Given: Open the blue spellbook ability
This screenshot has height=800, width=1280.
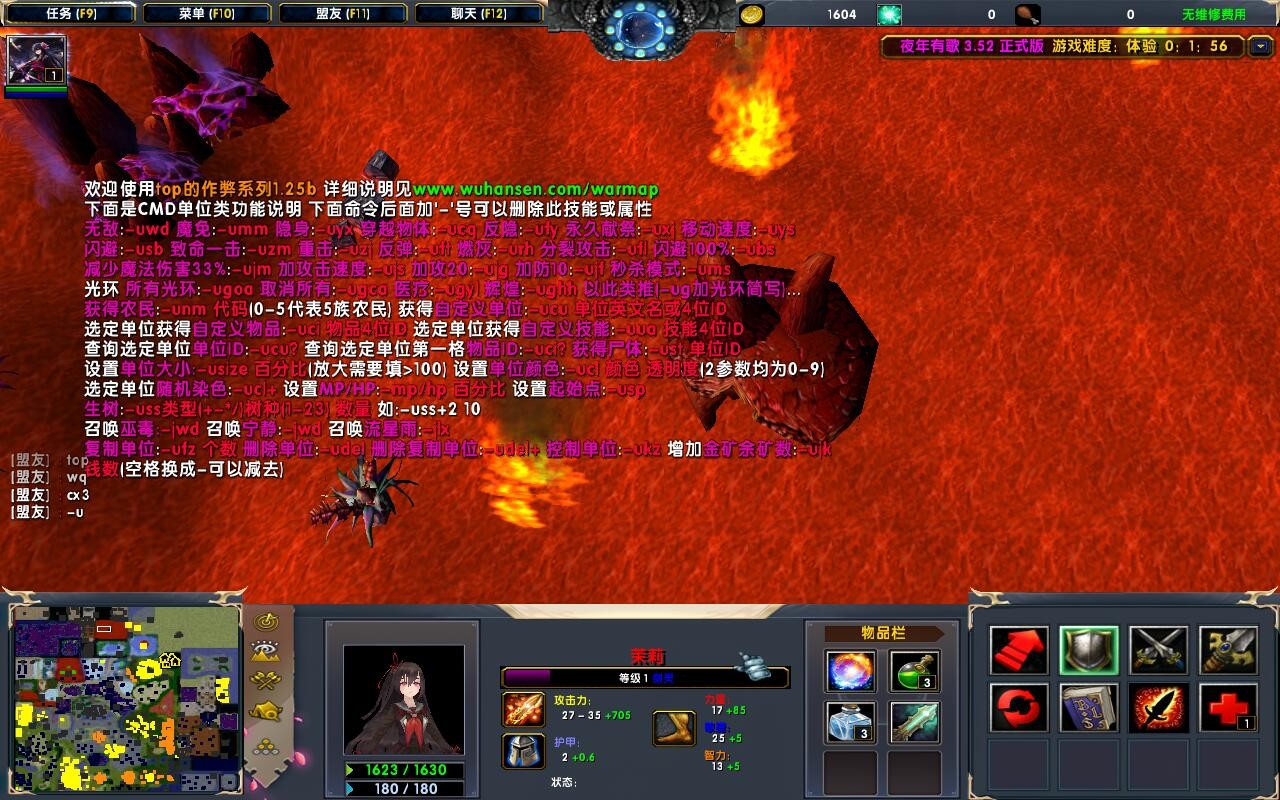Looking at the screenshot, I should pyautogui.click(x=1089, y=708).
